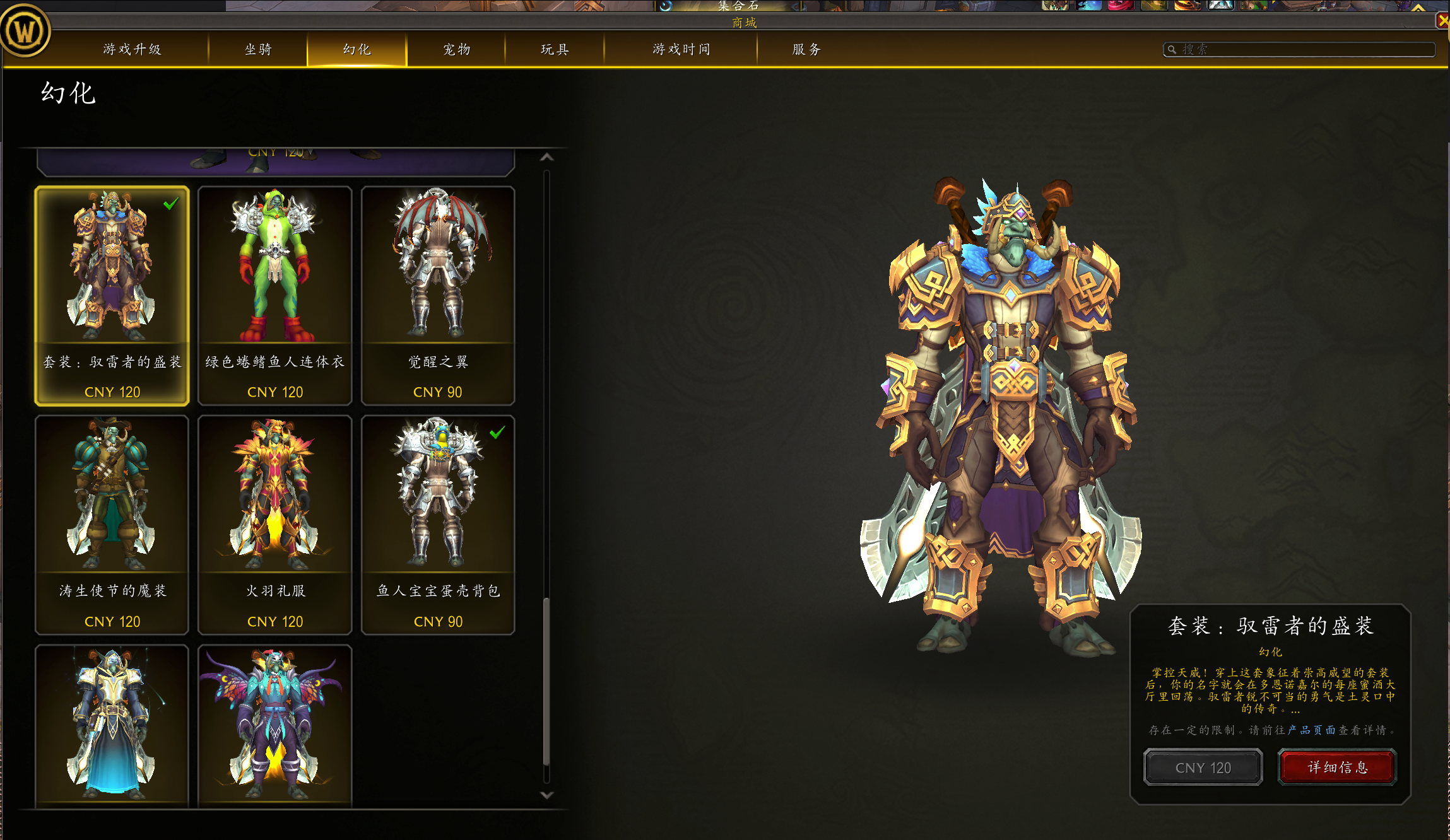
Task: Open the 坐骑 mounts tab
Action: pyautogui.click(x=258, y=49)
